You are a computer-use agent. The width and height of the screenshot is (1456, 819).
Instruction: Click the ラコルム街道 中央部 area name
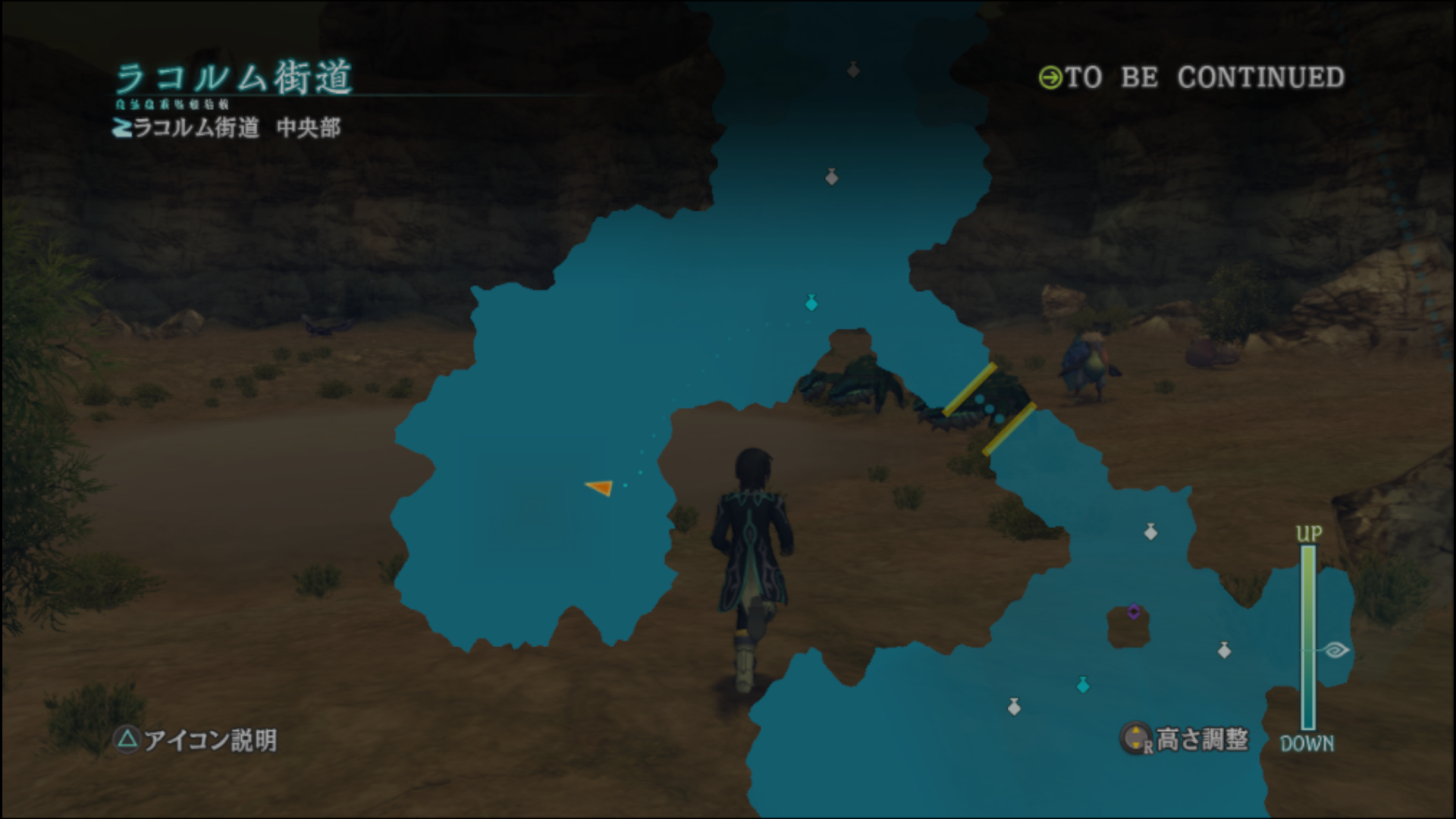click(x=227, y=127)
